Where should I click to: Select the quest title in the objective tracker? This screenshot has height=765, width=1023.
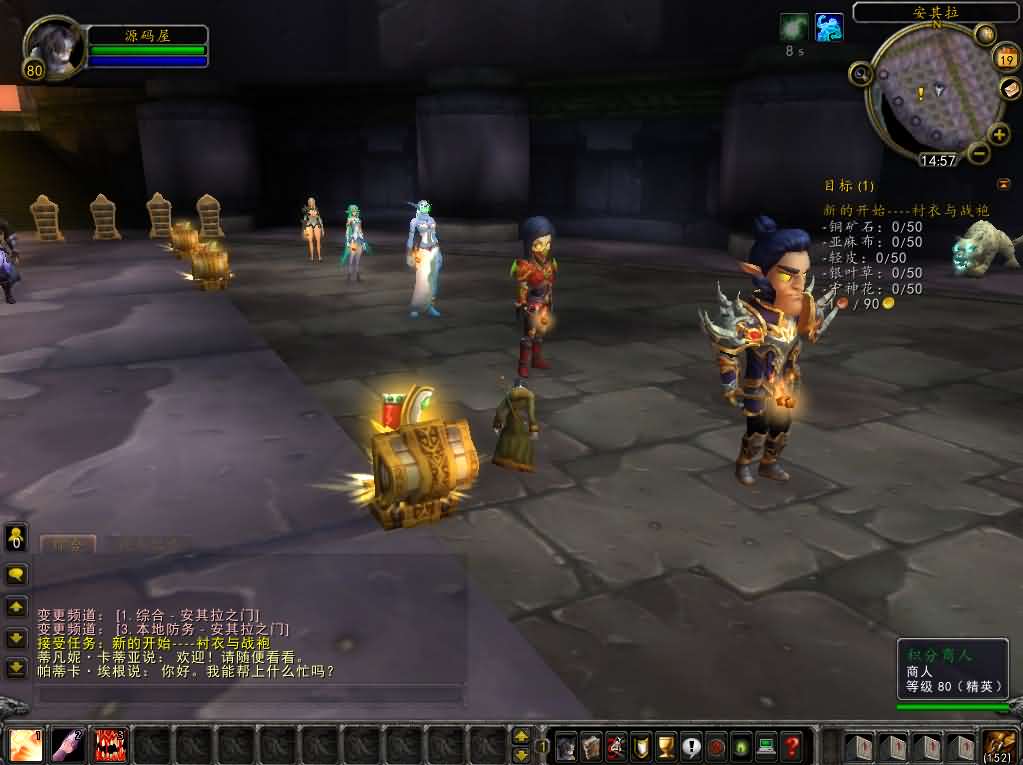pos(906,210)
